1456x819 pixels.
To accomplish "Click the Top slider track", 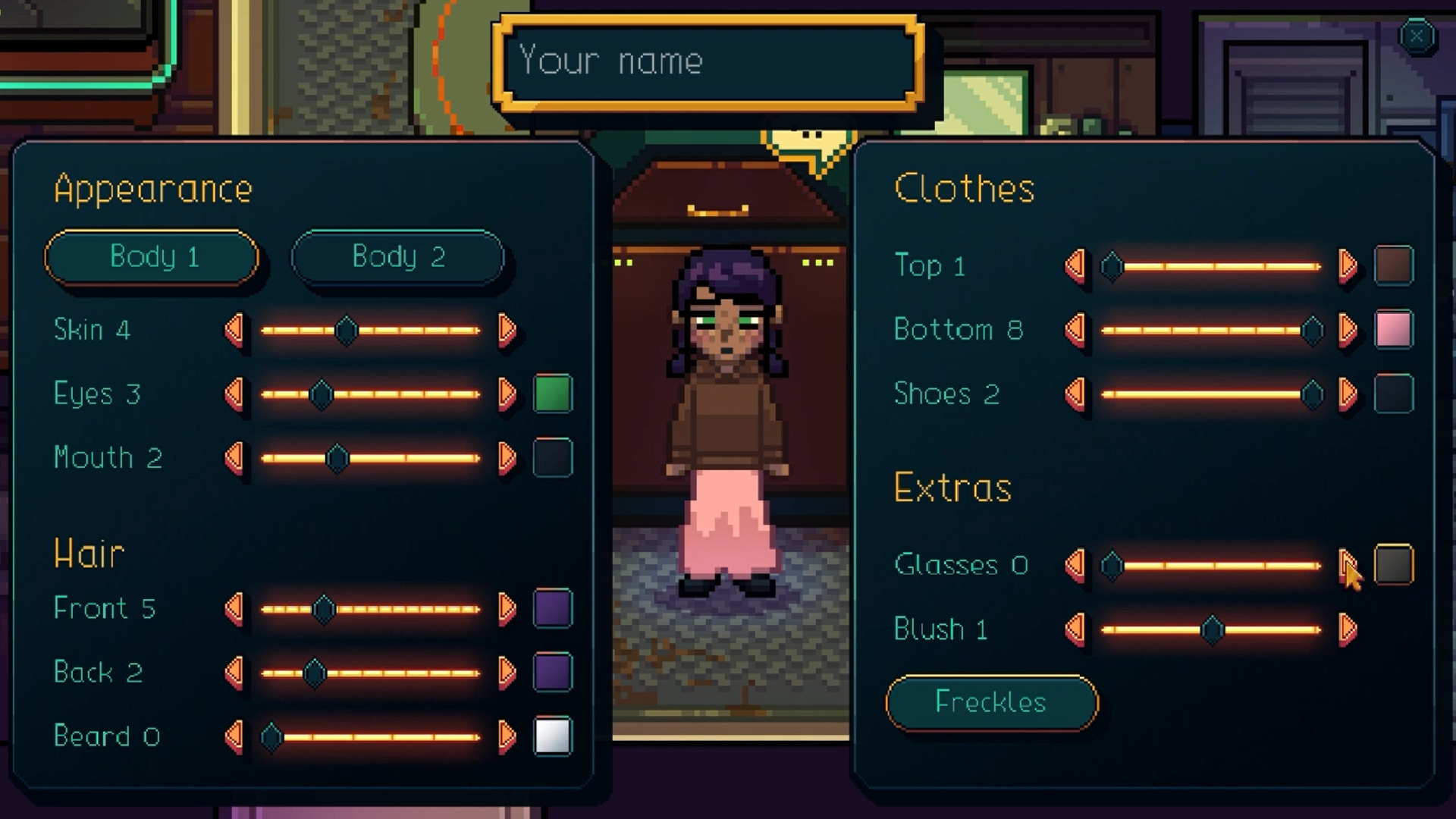I will point(1212,266).
